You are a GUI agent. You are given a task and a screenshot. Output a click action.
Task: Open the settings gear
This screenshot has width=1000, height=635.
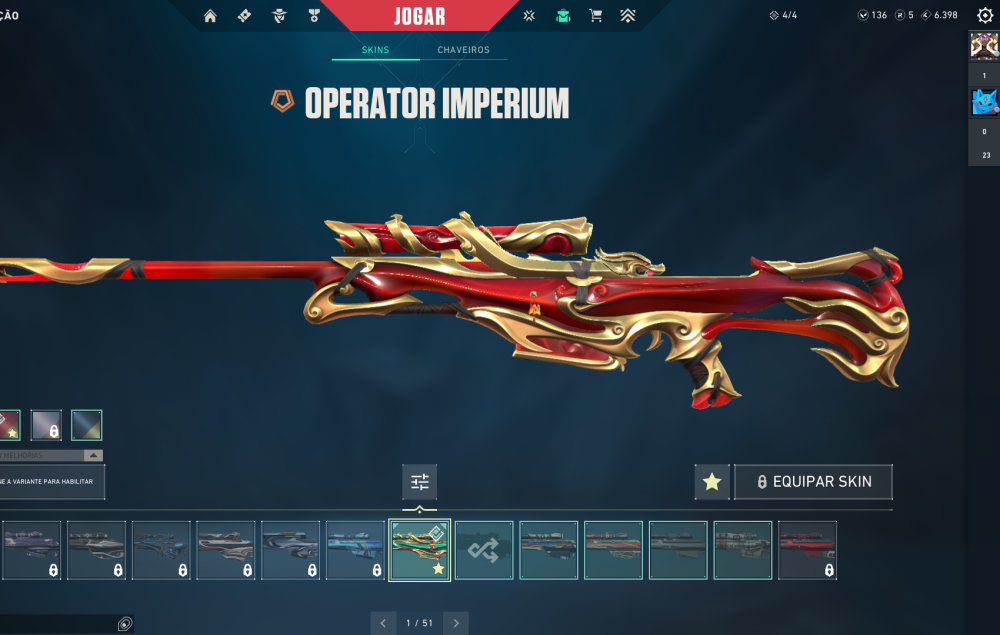click(x=984, y=16)
